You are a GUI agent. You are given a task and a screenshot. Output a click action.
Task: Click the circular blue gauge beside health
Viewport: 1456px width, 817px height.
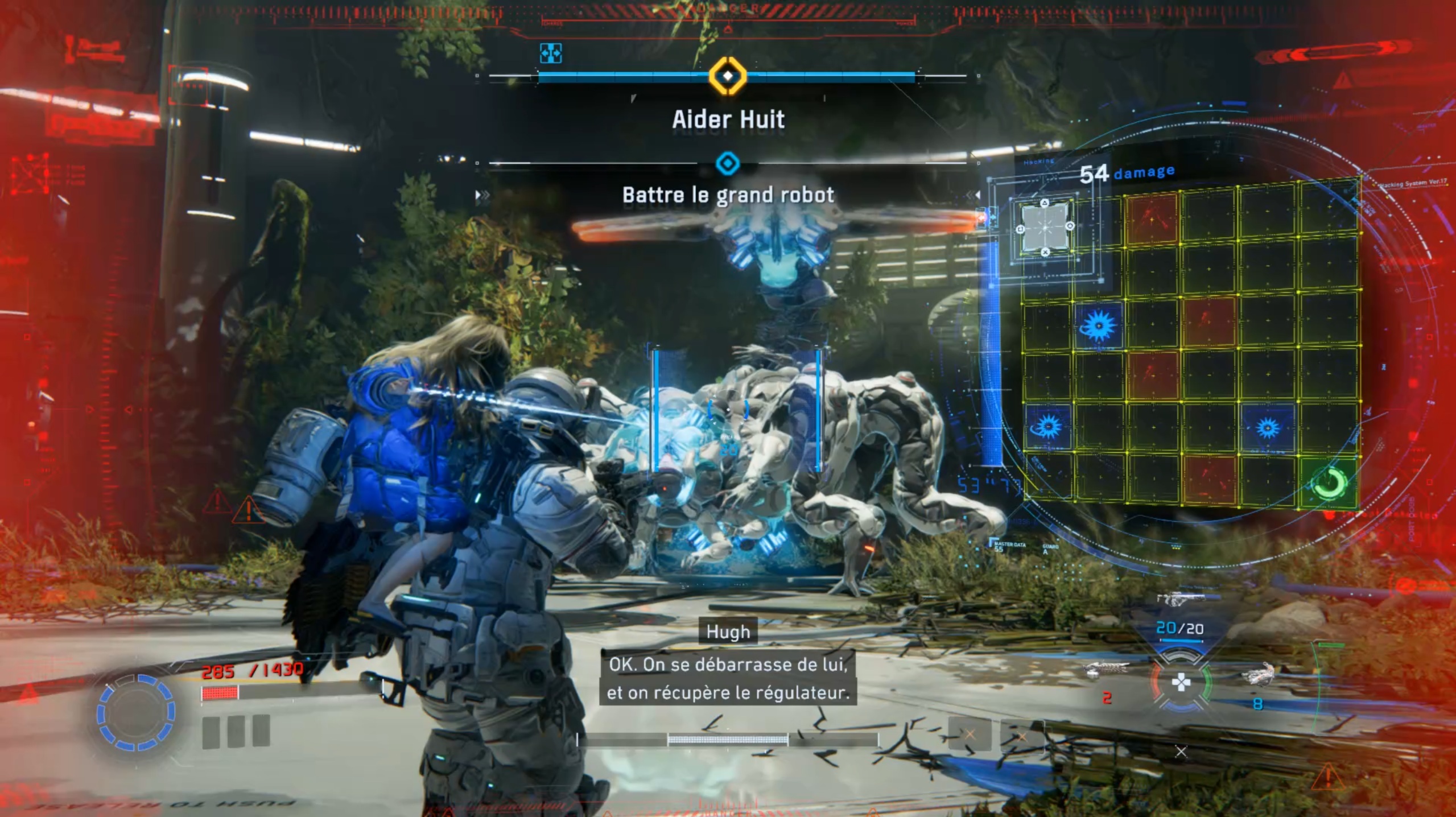[x=135, y=712]
